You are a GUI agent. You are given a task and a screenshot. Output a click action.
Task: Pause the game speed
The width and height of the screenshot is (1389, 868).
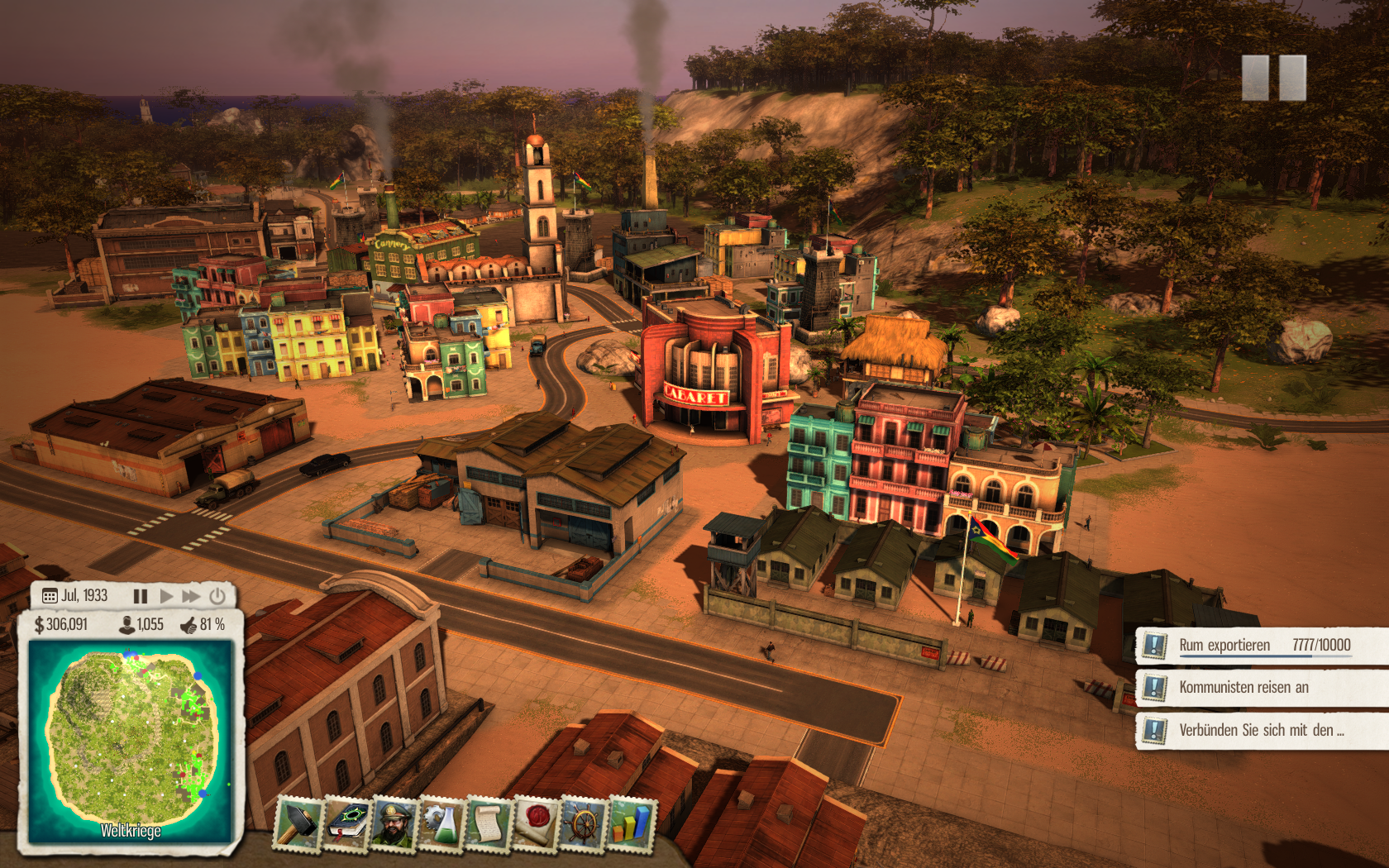tap(141, 596)
